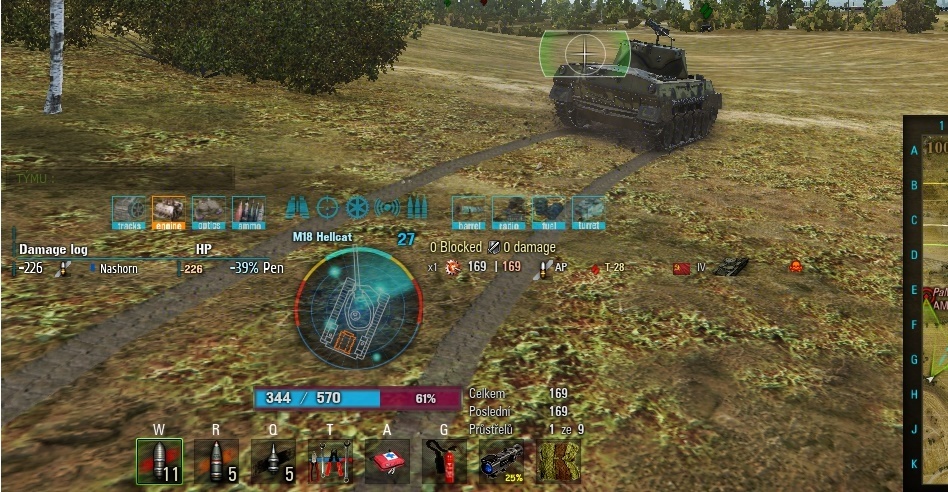This screenshot has height=492, width=948.
Task: Switch to the second shell type under R
Action: [x=216, y=462]
